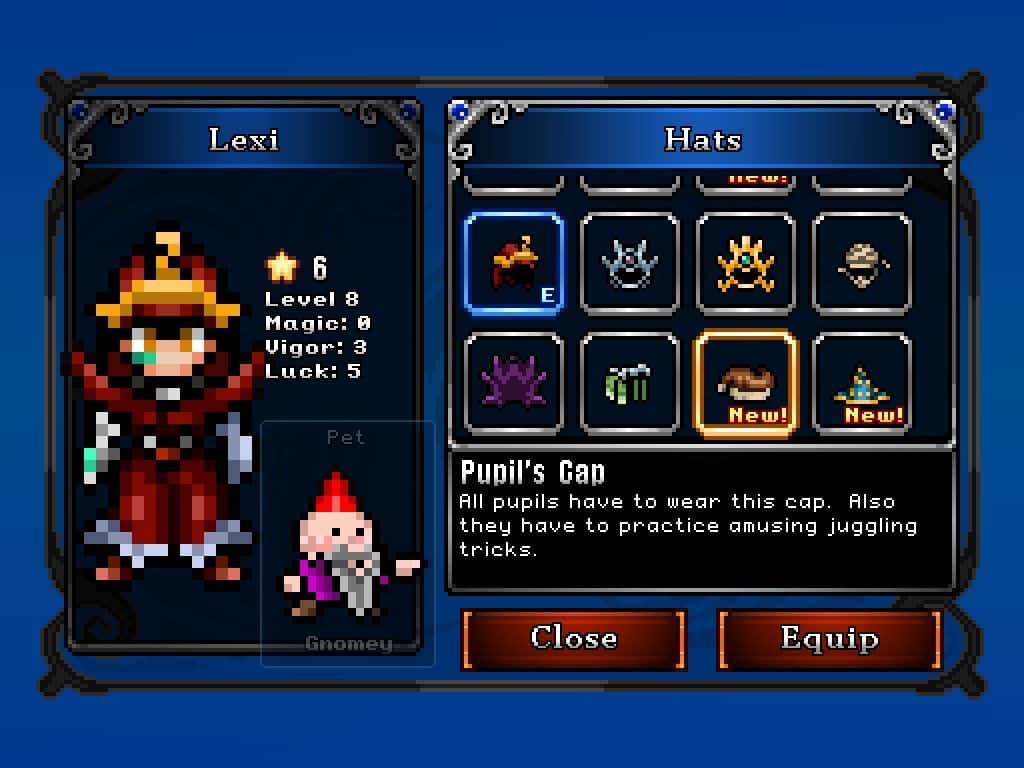Close the hats menu
The image size is (1024, 768).
click(x=573, y=638)
